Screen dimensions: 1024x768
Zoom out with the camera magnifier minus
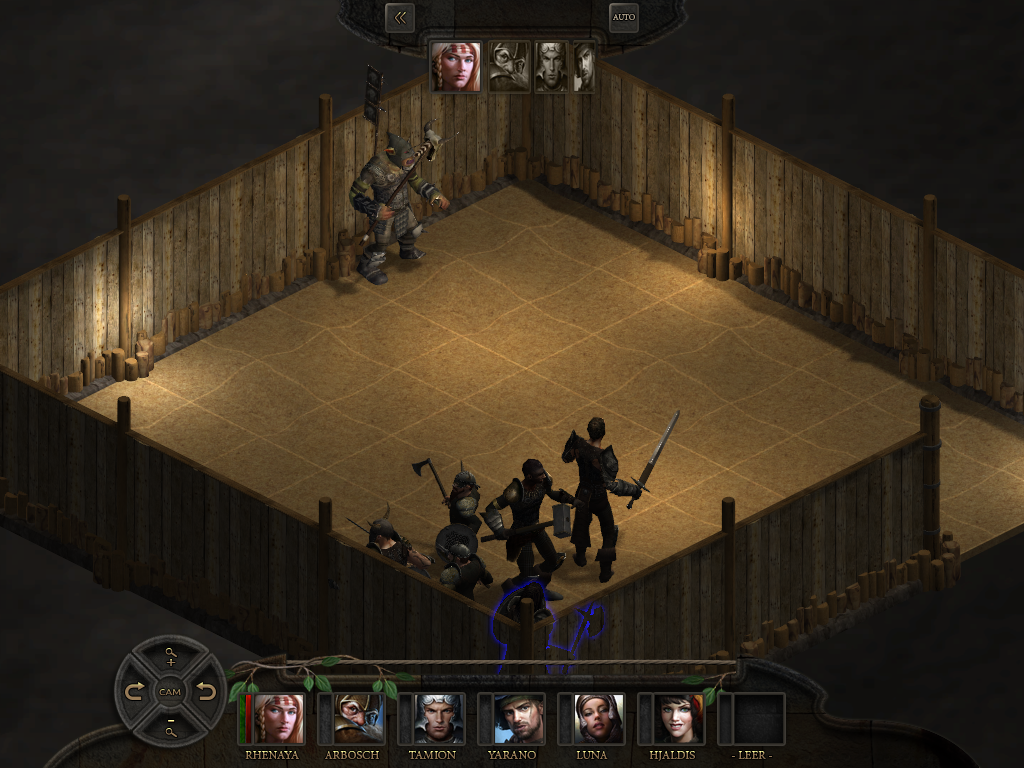170,726
